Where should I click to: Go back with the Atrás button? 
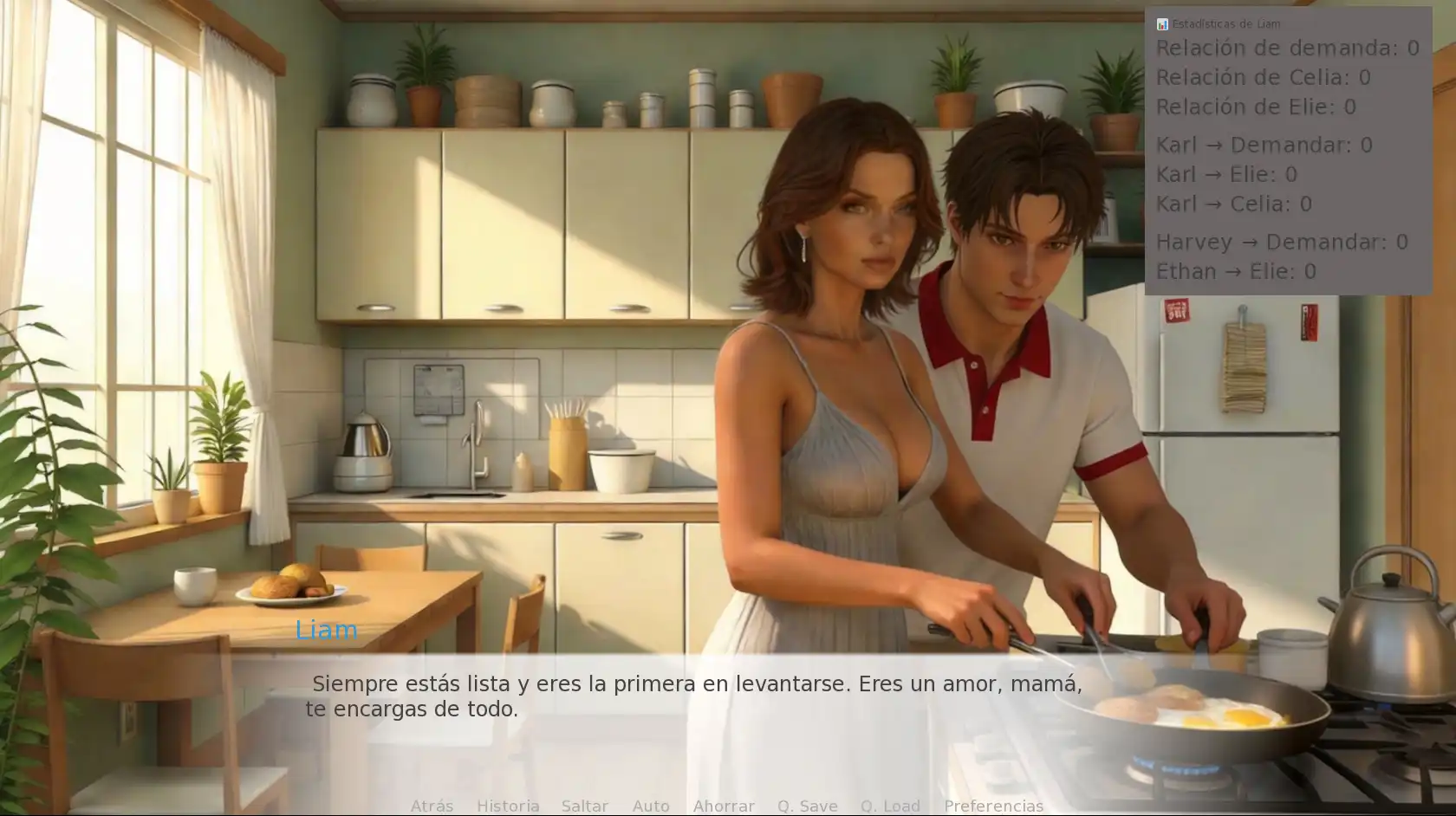click(432, 806)
